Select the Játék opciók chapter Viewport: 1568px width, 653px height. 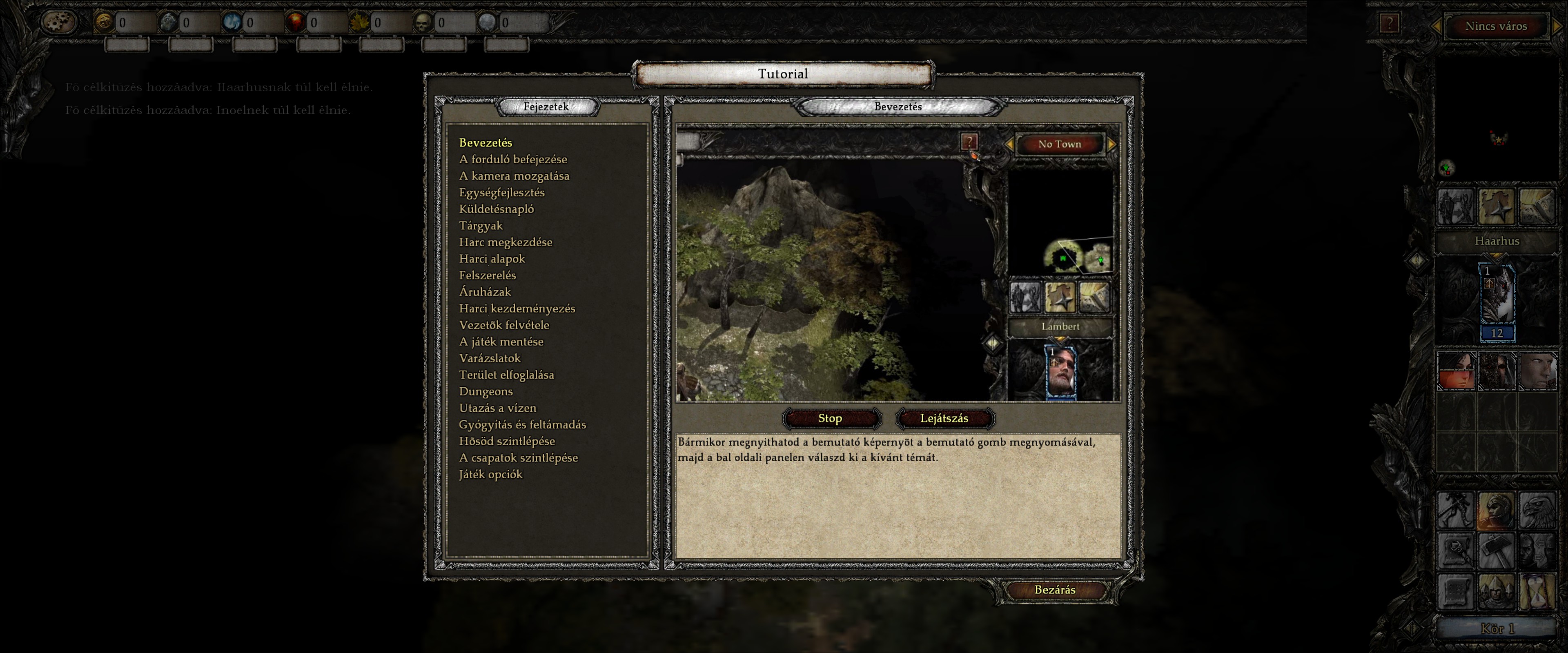(490, 474)
